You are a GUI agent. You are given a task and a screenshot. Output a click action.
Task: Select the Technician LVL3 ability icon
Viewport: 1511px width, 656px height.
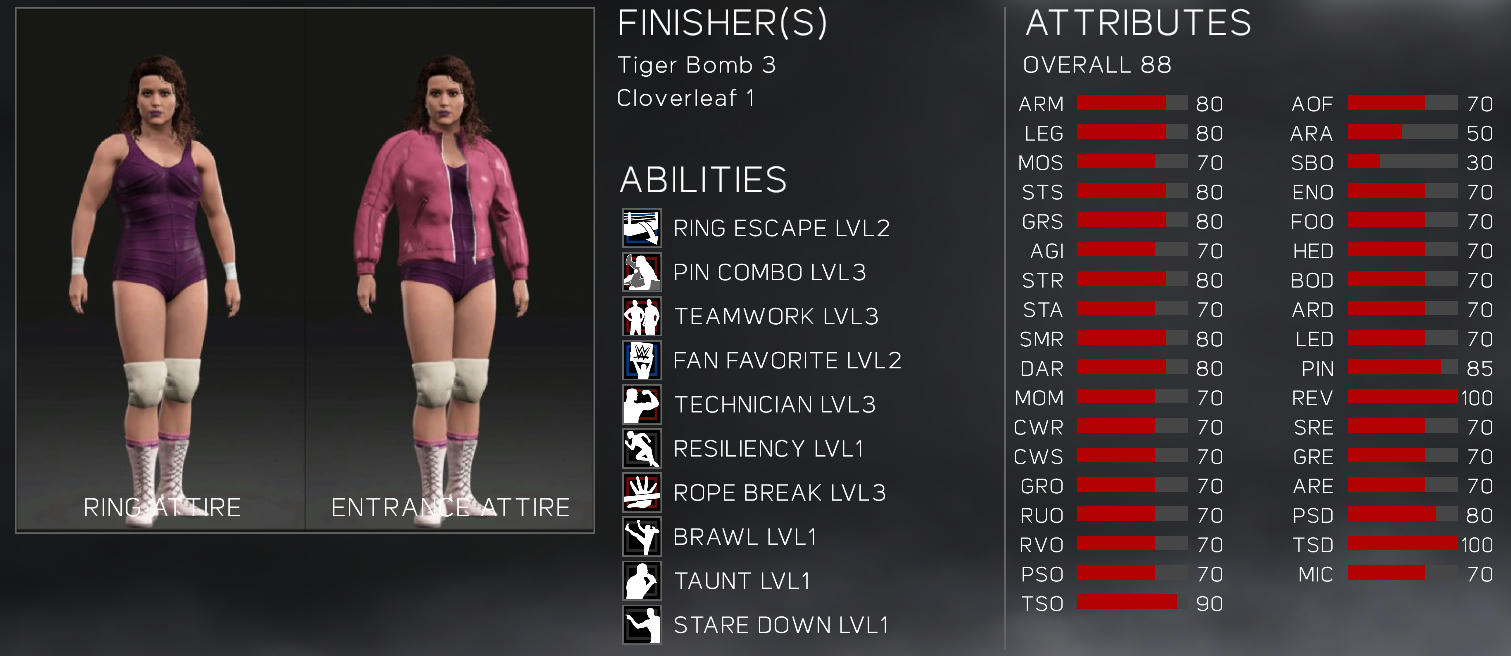[641, 405]
